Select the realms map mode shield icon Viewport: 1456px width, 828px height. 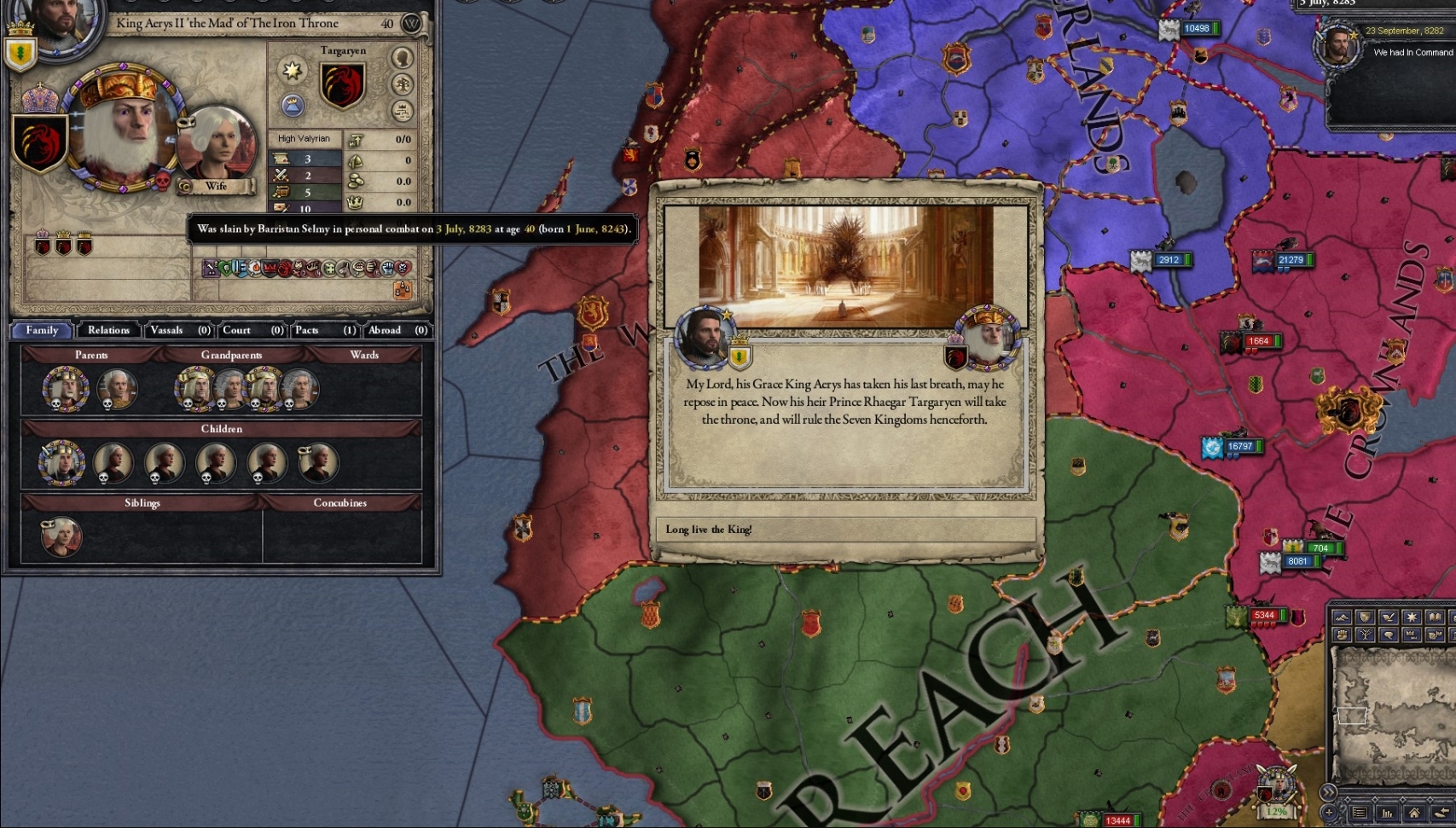(x=1365, y=617)
